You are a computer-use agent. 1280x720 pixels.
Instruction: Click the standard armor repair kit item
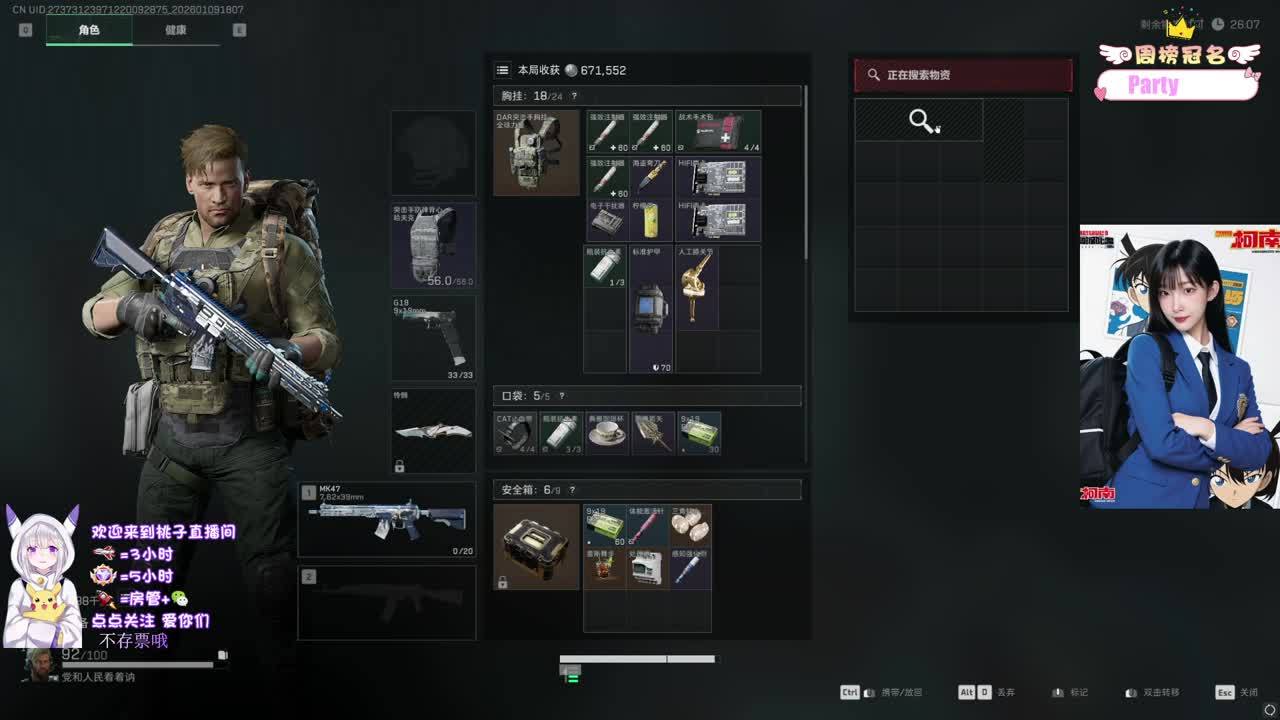click(x=651, y=308)
